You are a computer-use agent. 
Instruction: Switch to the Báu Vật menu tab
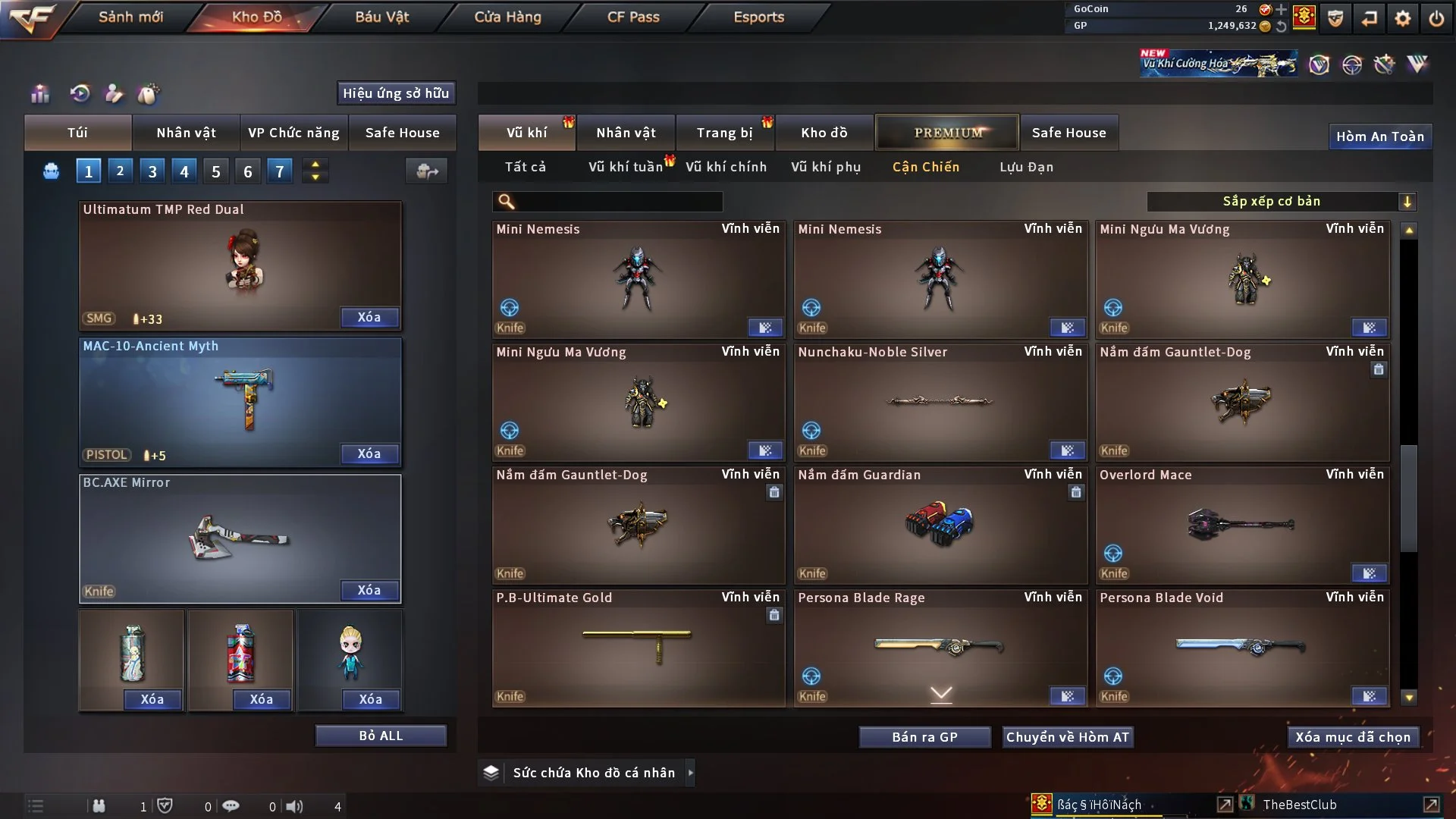[381, 17]
